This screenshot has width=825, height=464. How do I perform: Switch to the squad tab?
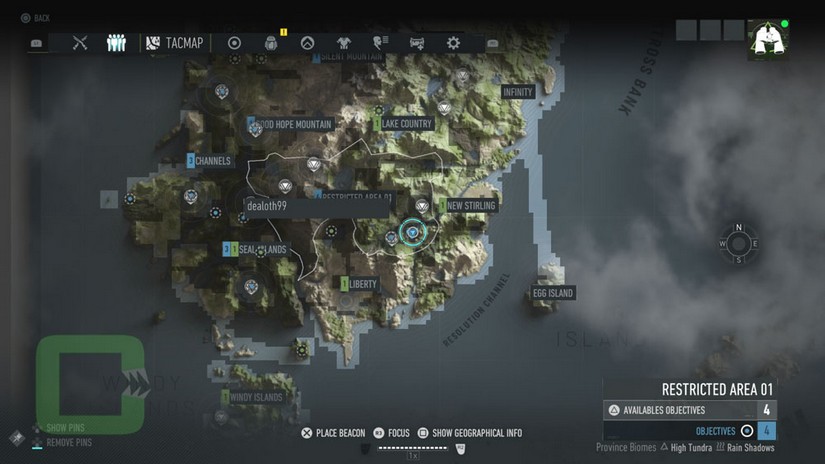[115, 43]
